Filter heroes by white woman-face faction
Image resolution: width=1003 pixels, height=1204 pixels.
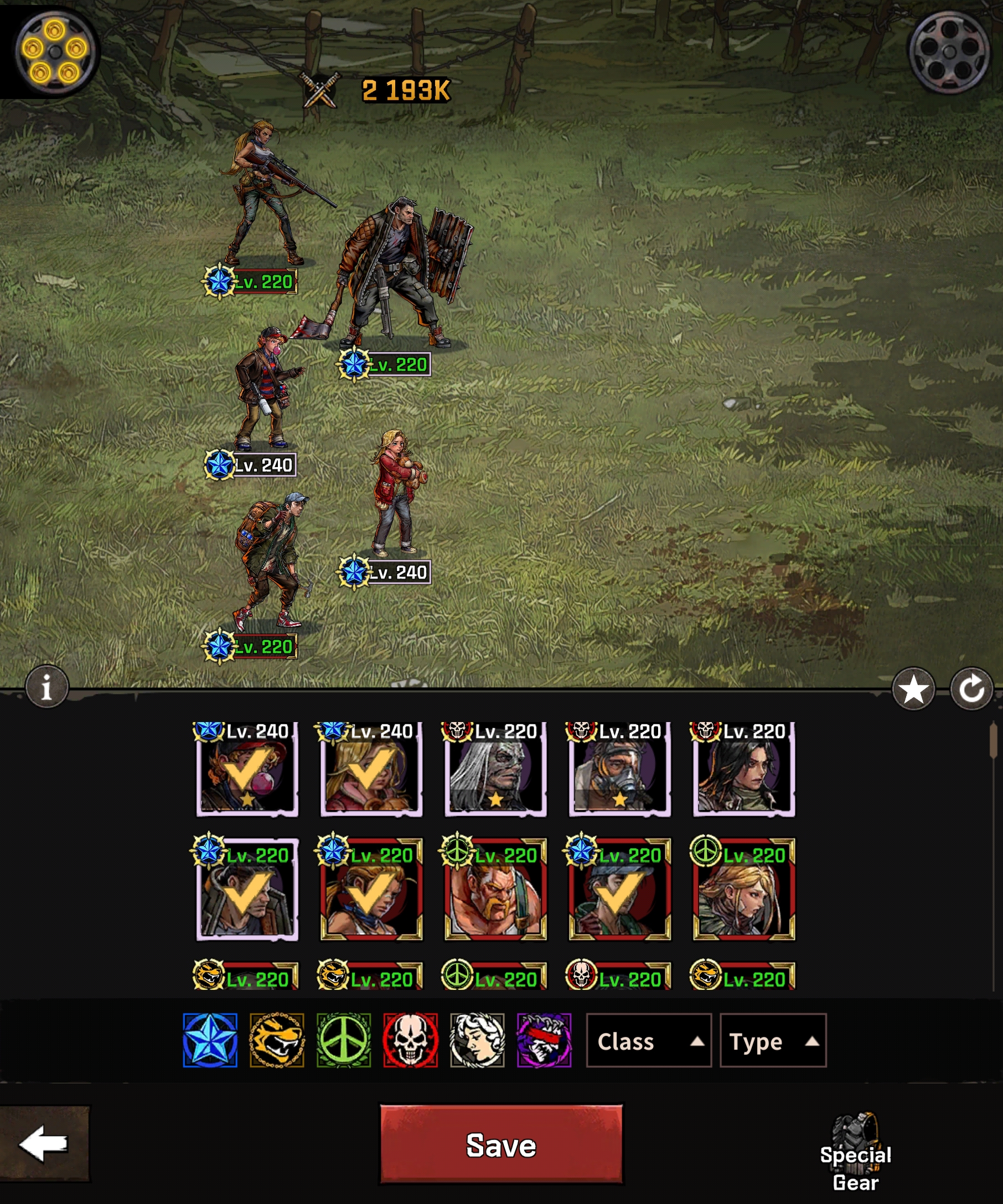(477, 1041)
